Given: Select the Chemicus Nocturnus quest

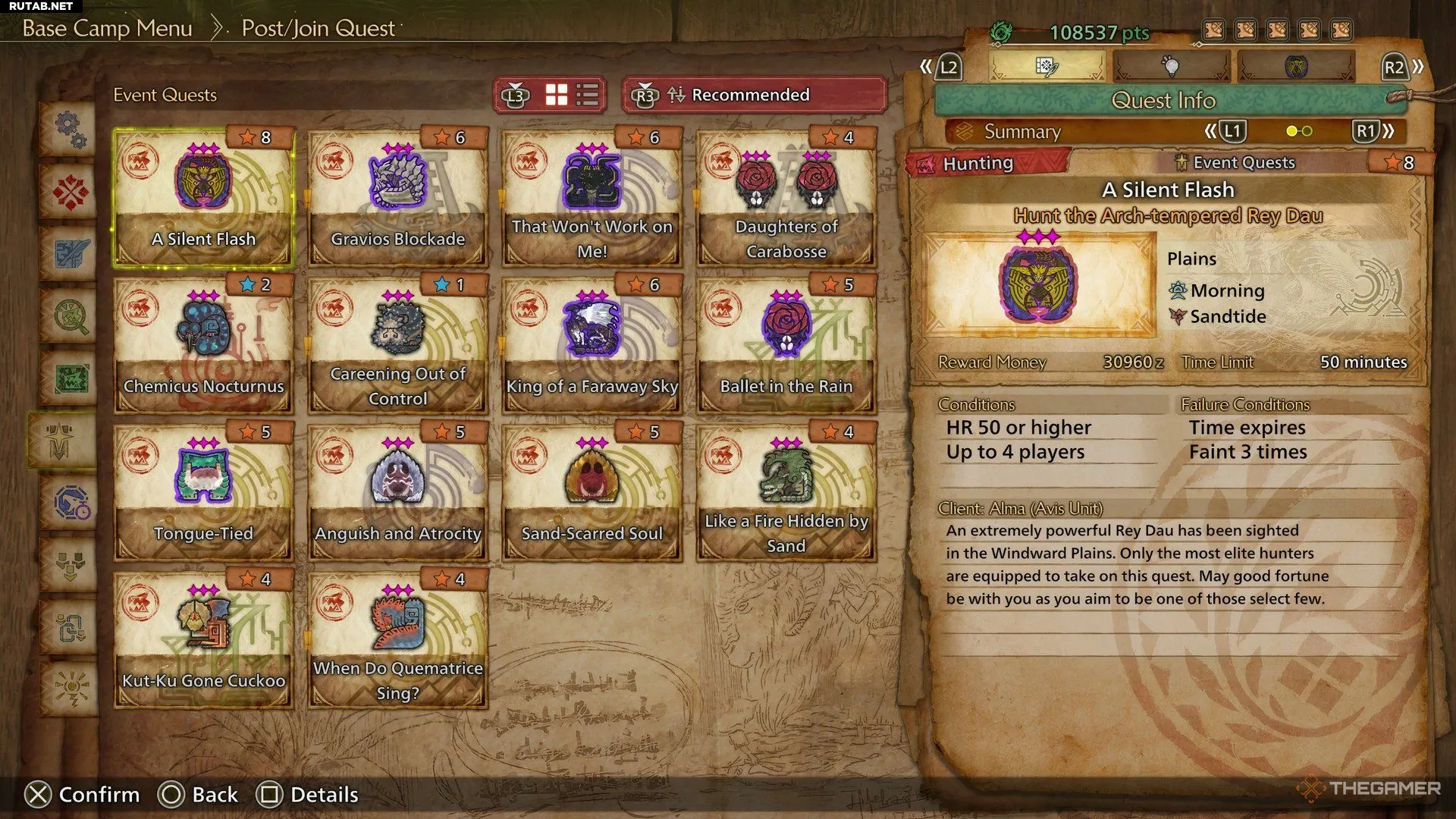Looking at the screenshot, I should pyautogui.click(x=203, y=346).
